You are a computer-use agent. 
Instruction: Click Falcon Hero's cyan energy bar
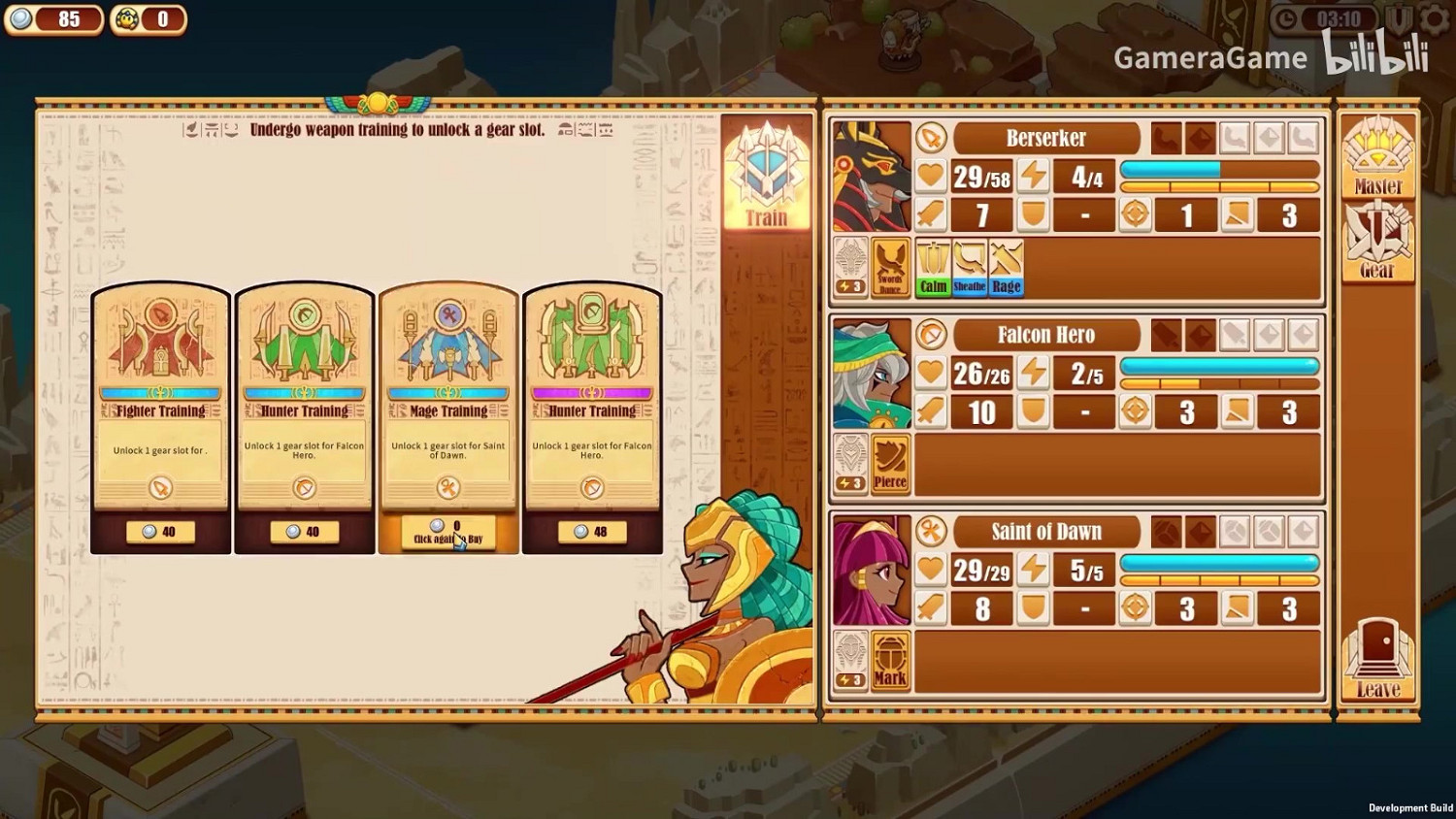pos(1218,363)
